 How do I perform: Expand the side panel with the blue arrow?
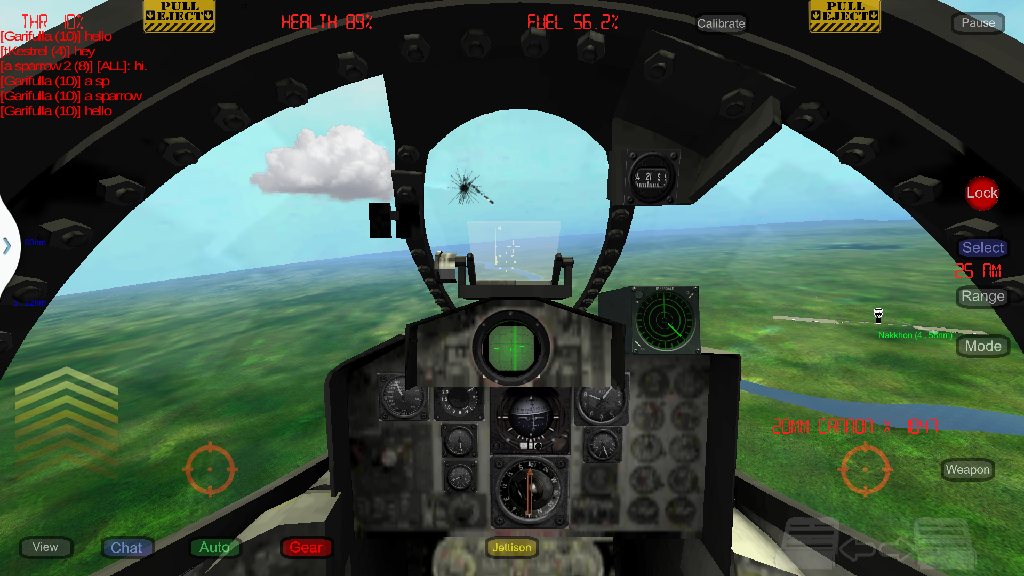click(x=7, y=245)
